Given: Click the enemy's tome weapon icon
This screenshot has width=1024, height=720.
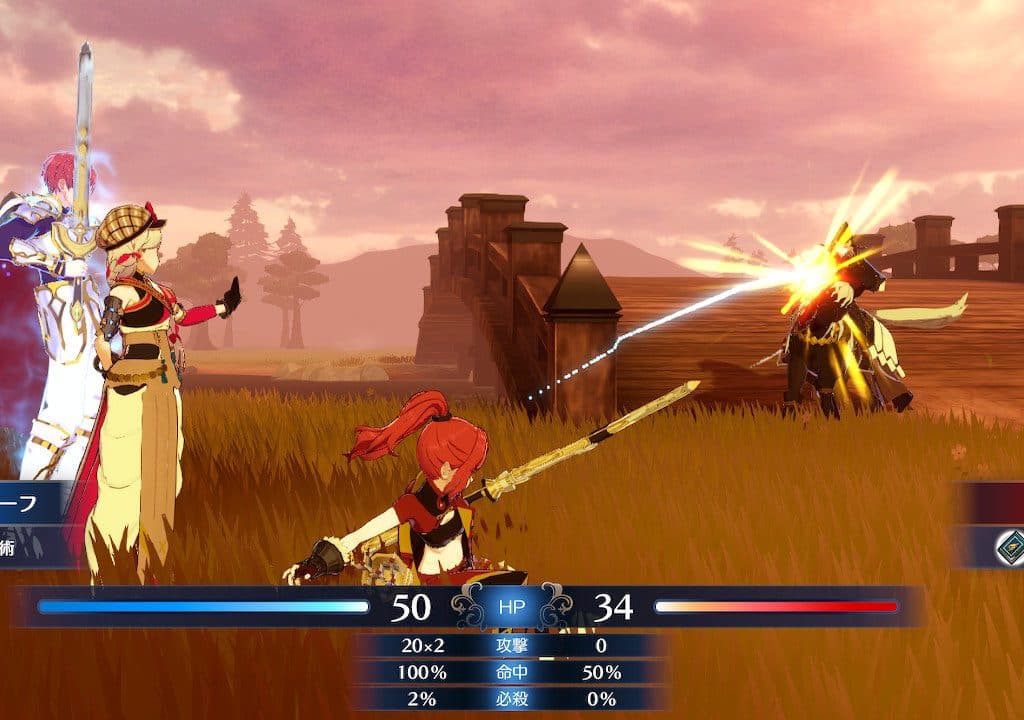Looking at the screenshot, I should (1010, 546).
